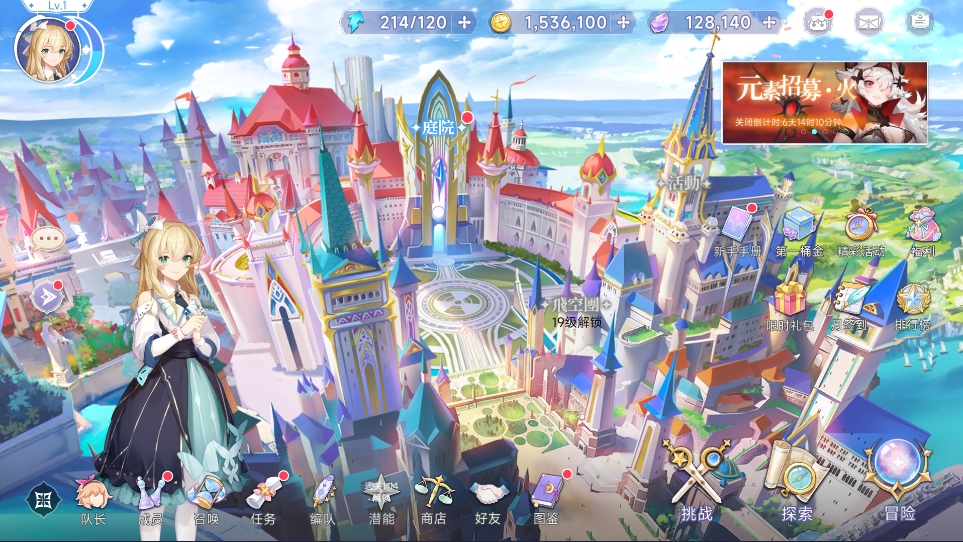
Task: Open the chat speech bubble
Action: (x=47, y=239)
